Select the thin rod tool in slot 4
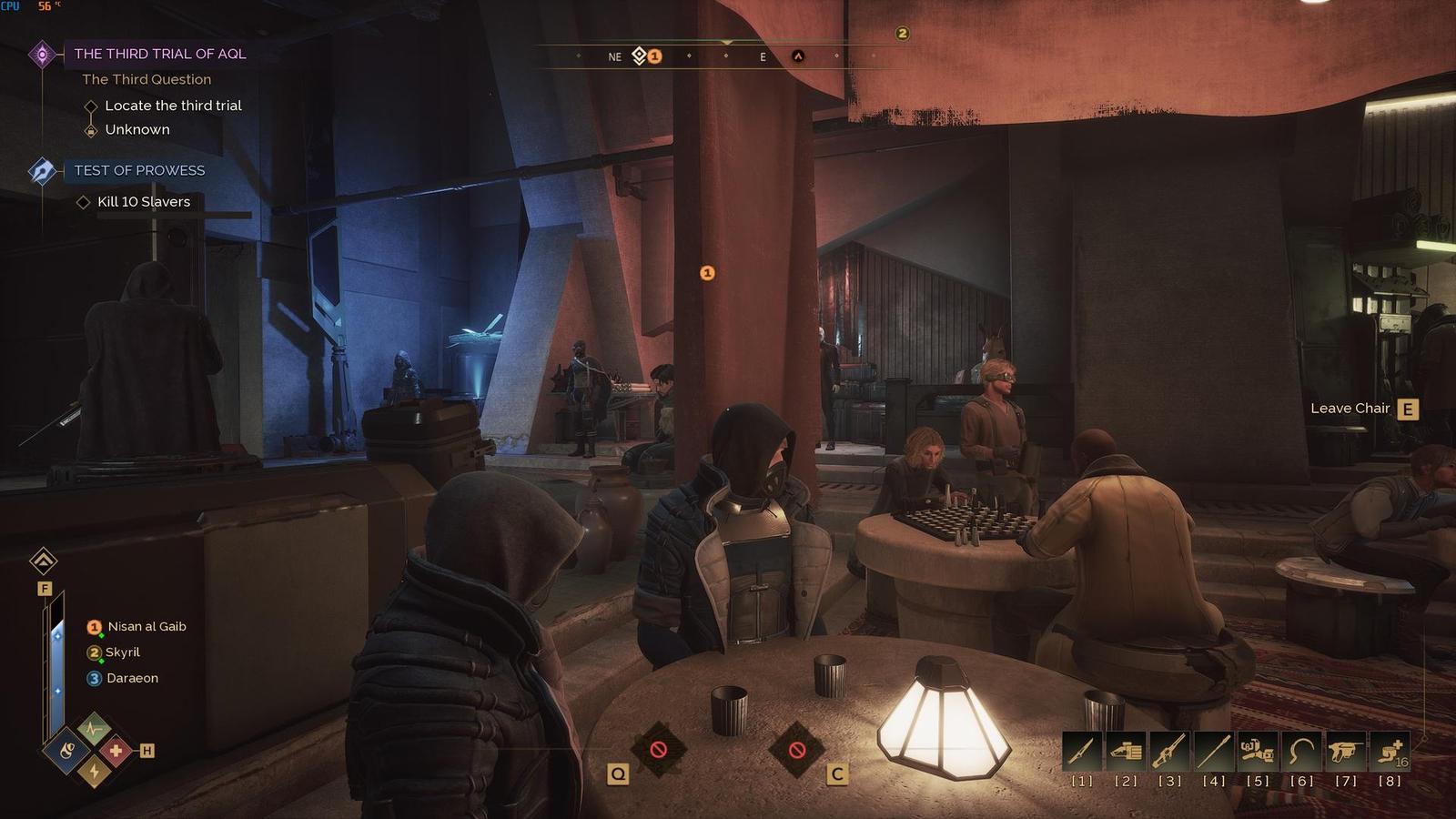1456x819 pixels. 1214,752
